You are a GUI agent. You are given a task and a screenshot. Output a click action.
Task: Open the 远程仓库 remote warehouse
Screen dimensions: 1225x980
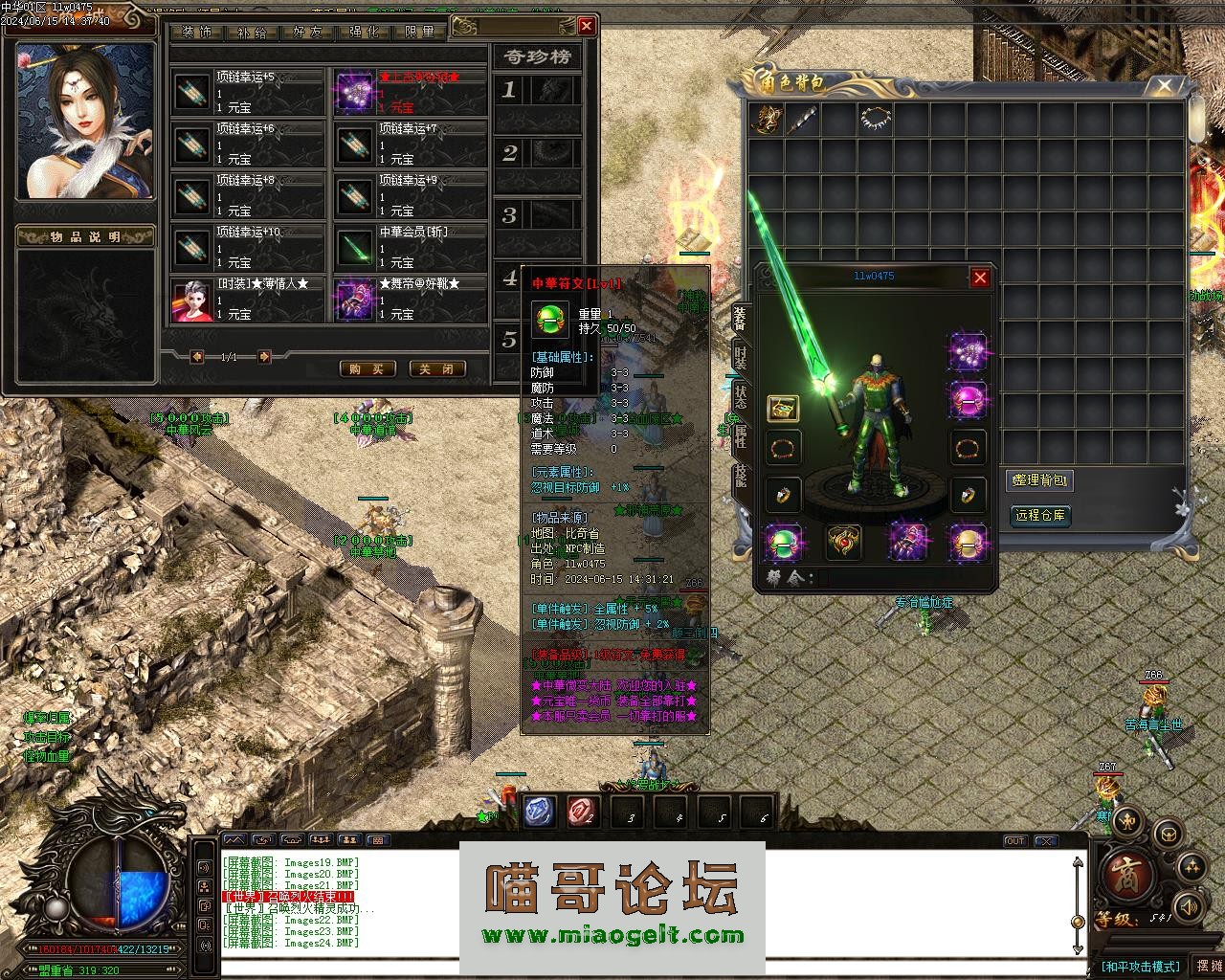pos(1039,516)
